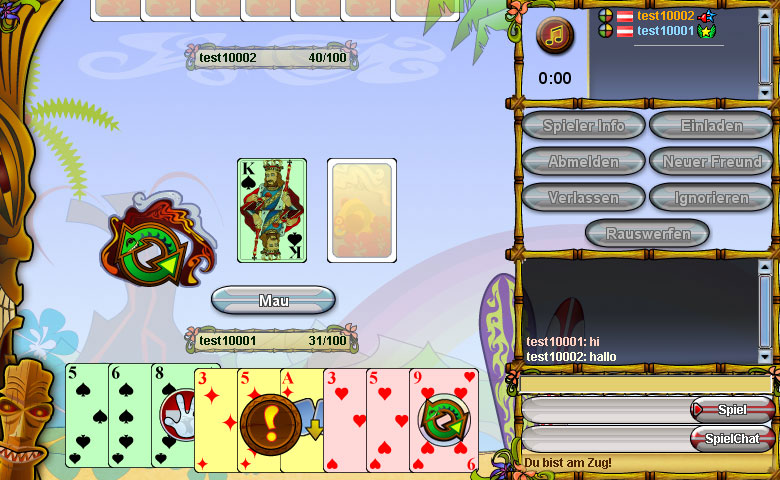
Task: Leave the table with Verlassen
Action: [583, 197]
